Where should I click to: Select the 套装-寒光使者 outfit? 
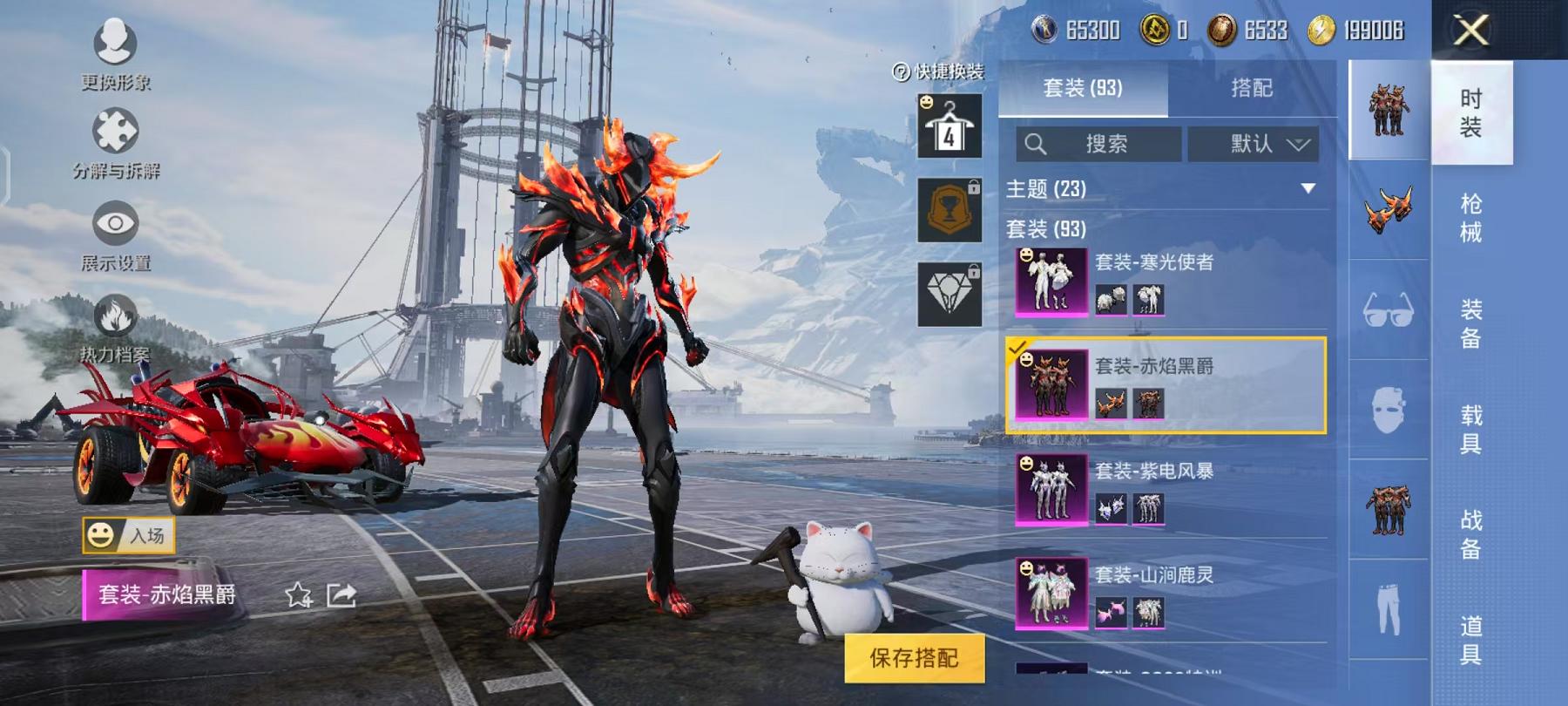[x=1167, y=281]
